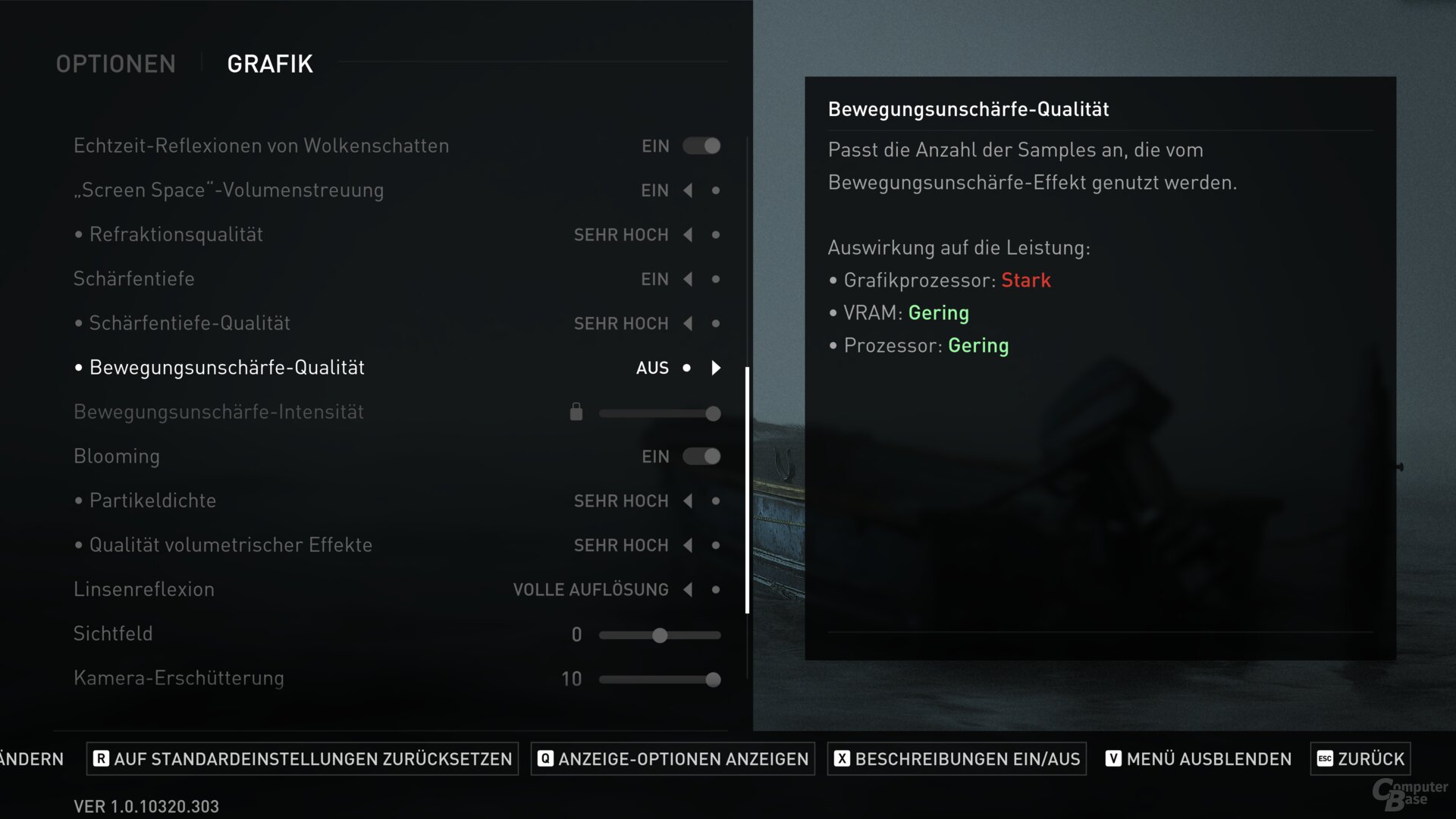Viewport: 1456px width, 819px height.
Task: Click the R key icon for reset defaults
Action: click(x=101, y=758)
